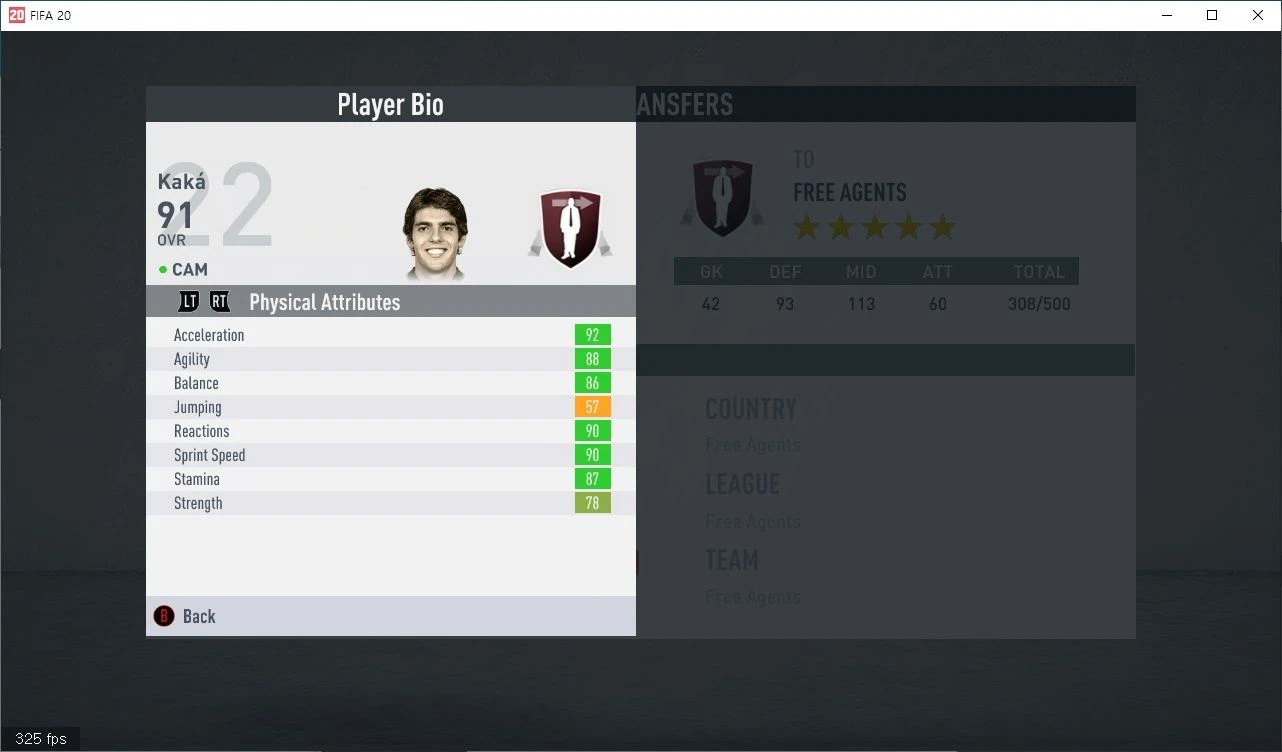Toggle the fifth gold star in the rating row
1282x752 pixels.
pos(941,227)
